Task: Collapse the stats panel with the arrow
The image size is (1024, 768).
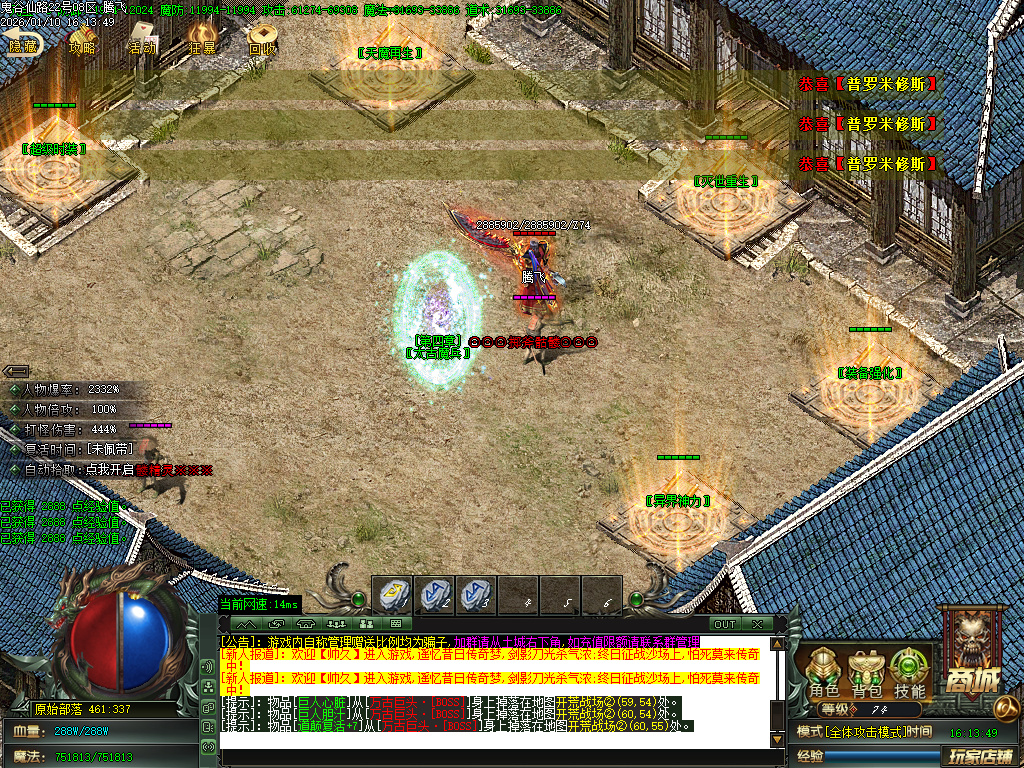Action: tap(16, 371)
